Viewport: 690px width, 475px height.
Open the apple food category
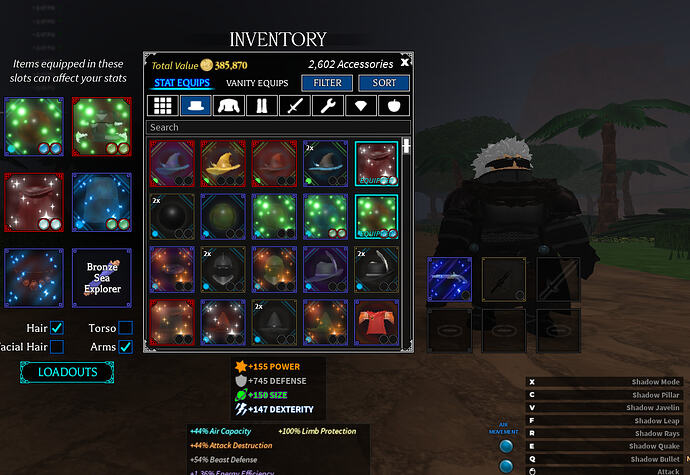[395, 106]
